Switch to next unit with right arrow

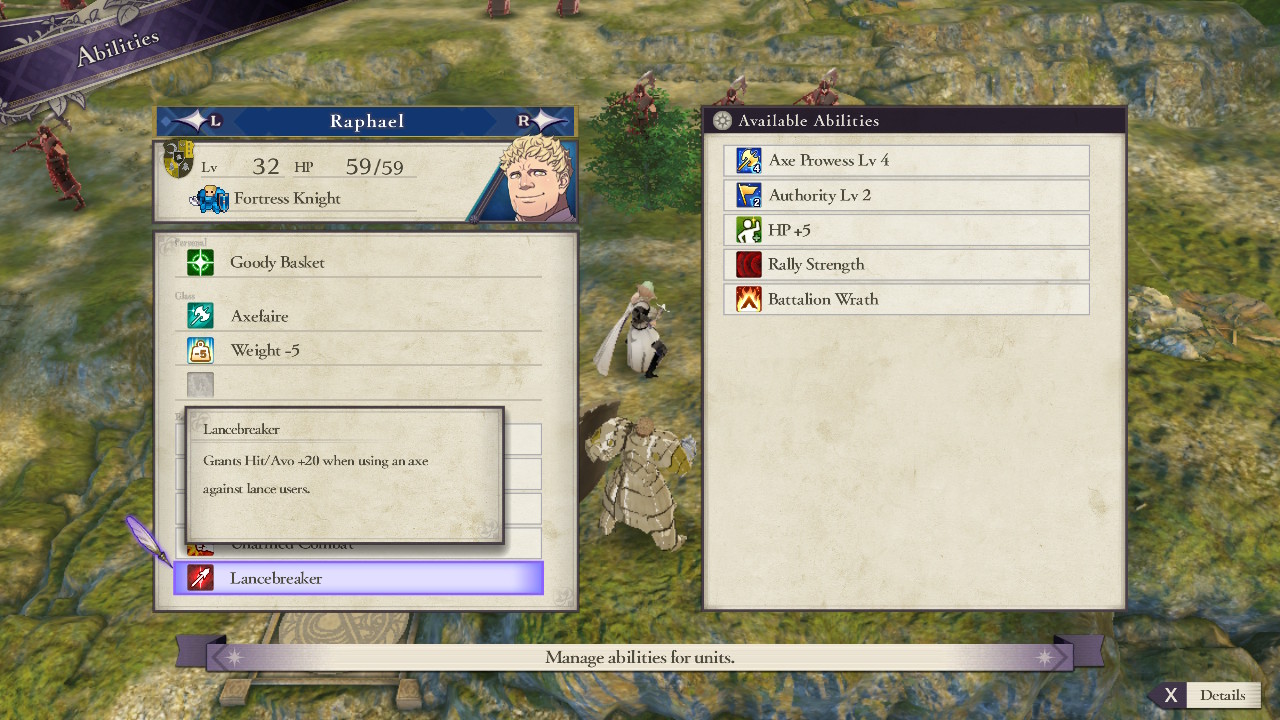tap(541, 121)
